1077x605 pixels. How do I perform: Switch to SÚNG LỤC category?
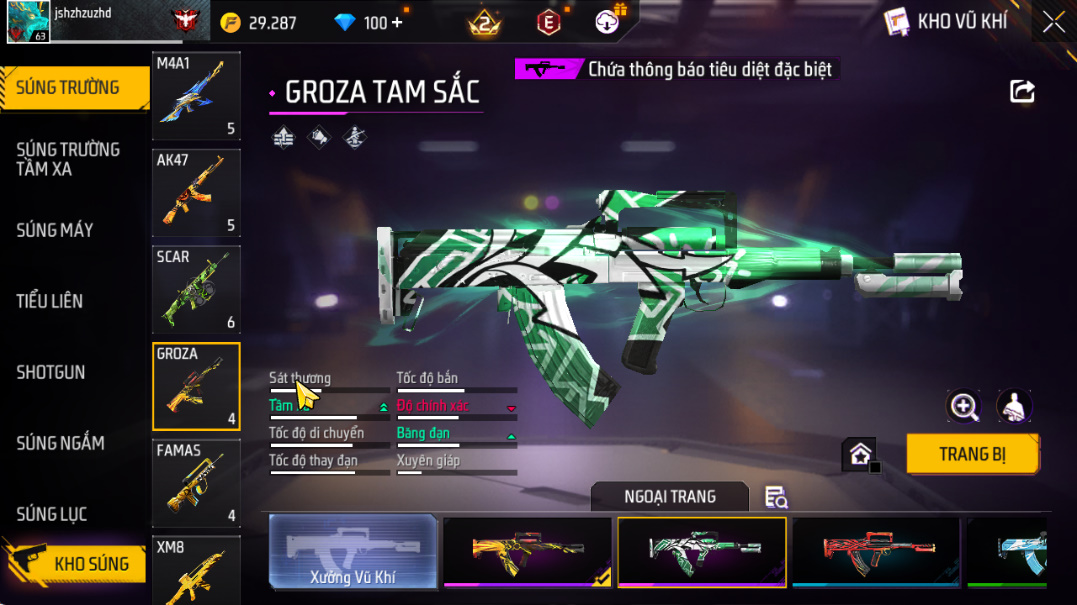pos(52,514)
